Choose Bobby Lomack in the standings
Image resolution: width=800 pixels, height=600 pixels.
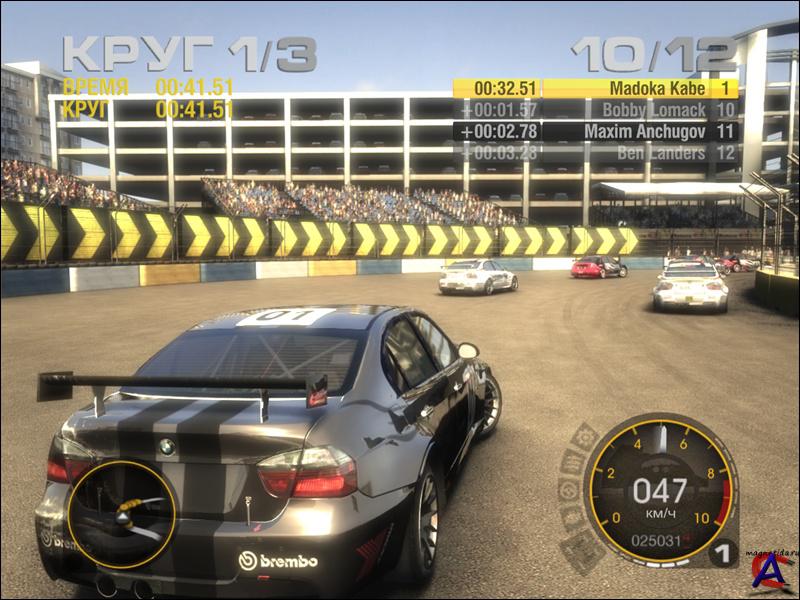(x=596, y=110)
